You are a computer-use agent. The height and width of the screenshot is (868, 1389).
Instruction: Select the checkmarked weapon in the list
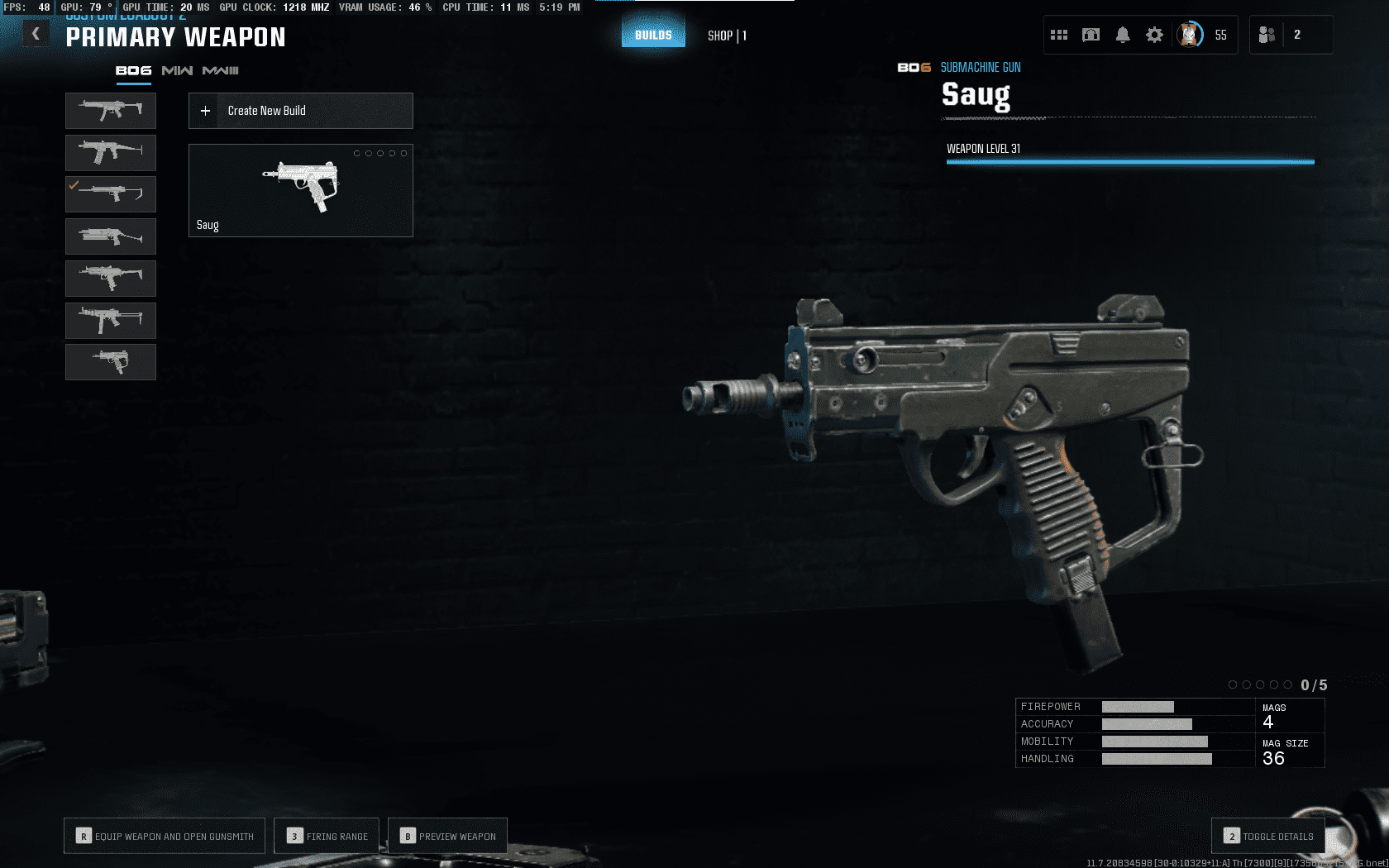[x=111, y=194]
